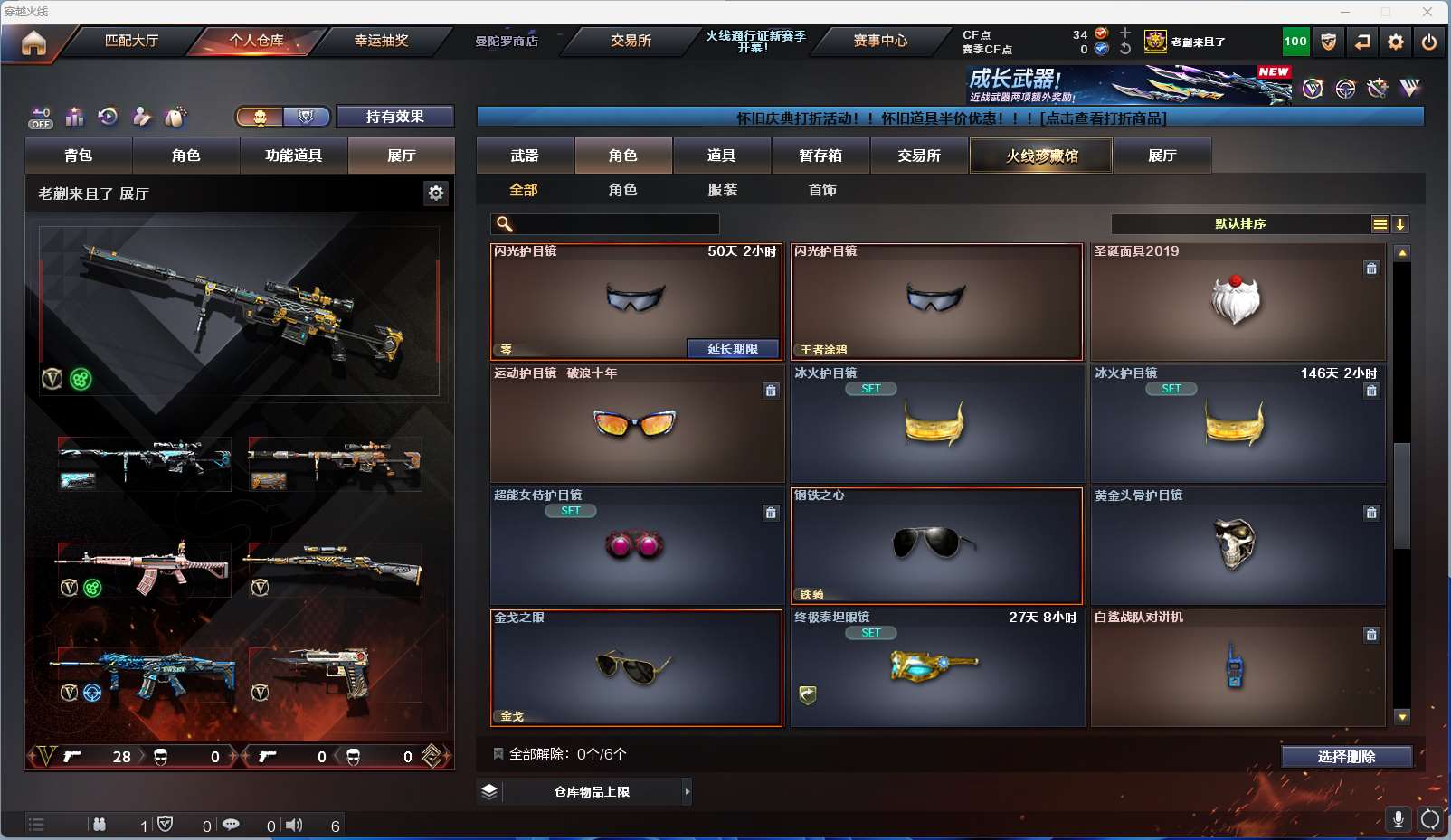The width and height of the screenshot is (1451, 840).
Task: Choose the 服装 clothing filter
Action: click(x=723, y=190)
